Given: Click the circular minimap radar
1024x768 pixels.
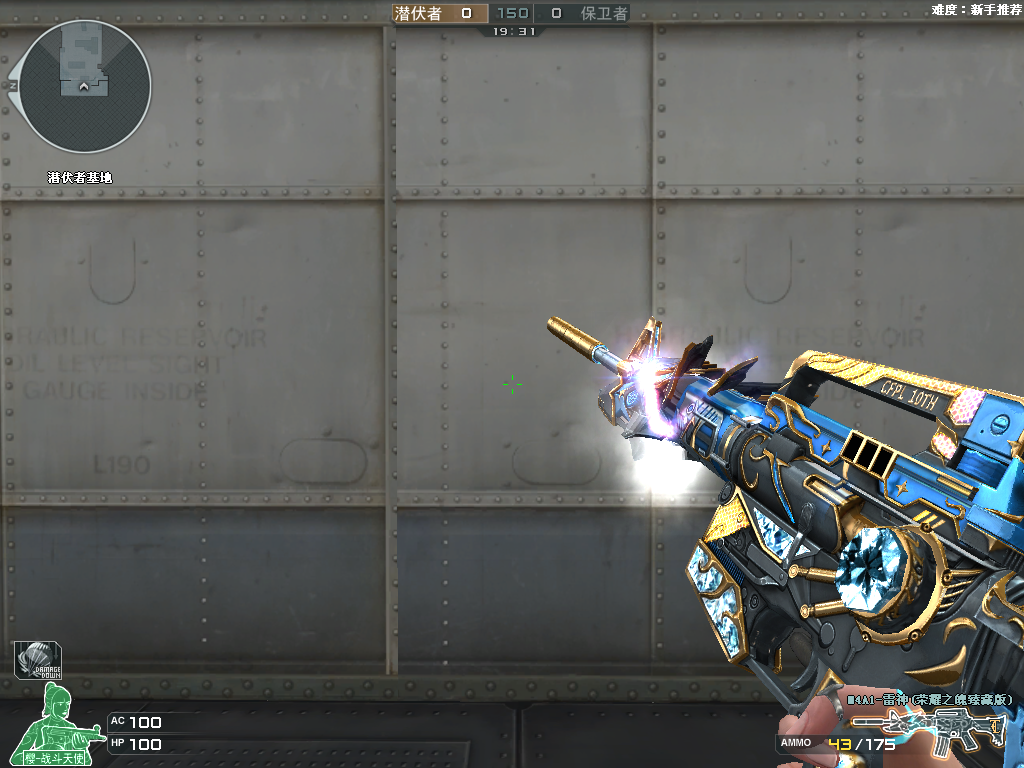Looking at the screenshot, I should 85,87.
